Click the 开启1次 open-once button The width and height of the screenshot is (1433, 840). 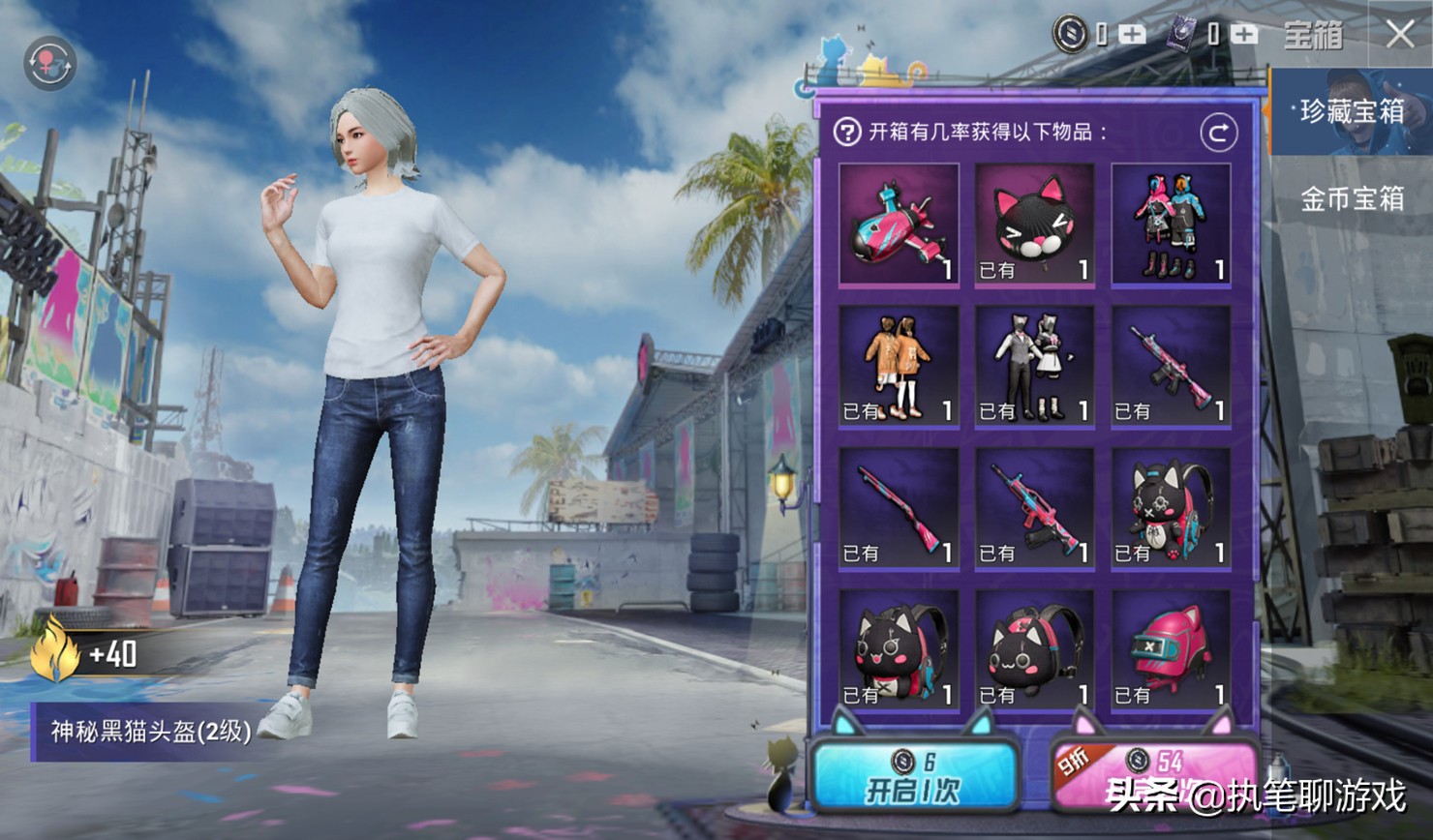coord(913,776)
